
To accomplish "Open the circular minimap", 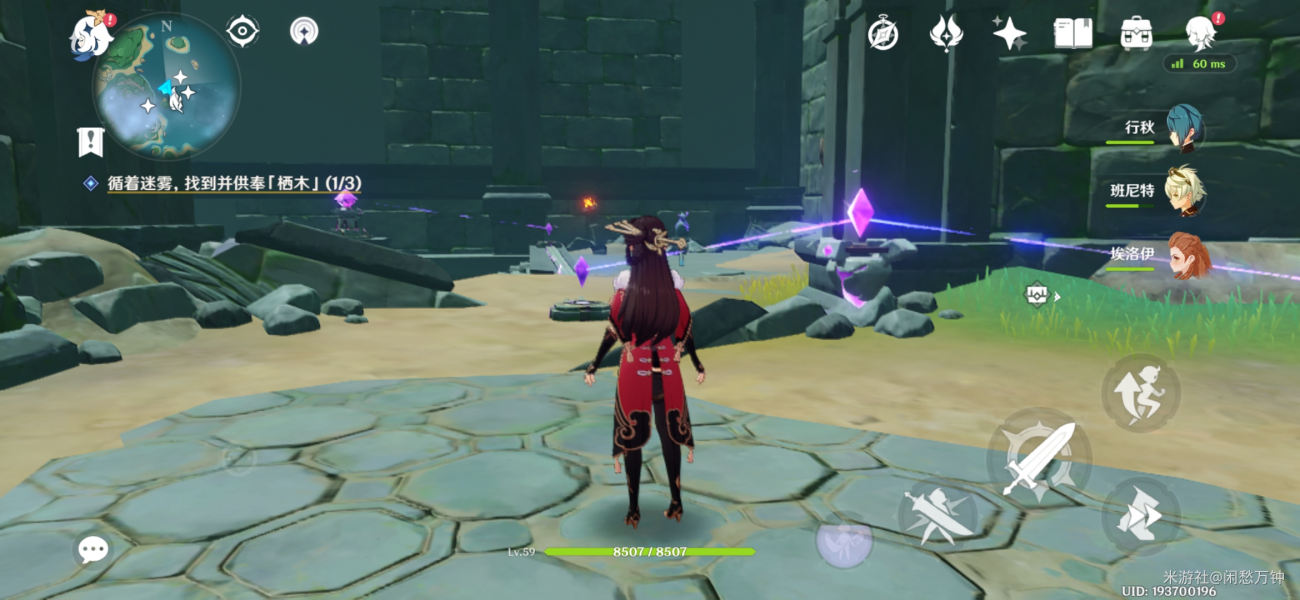I will 167,87.
